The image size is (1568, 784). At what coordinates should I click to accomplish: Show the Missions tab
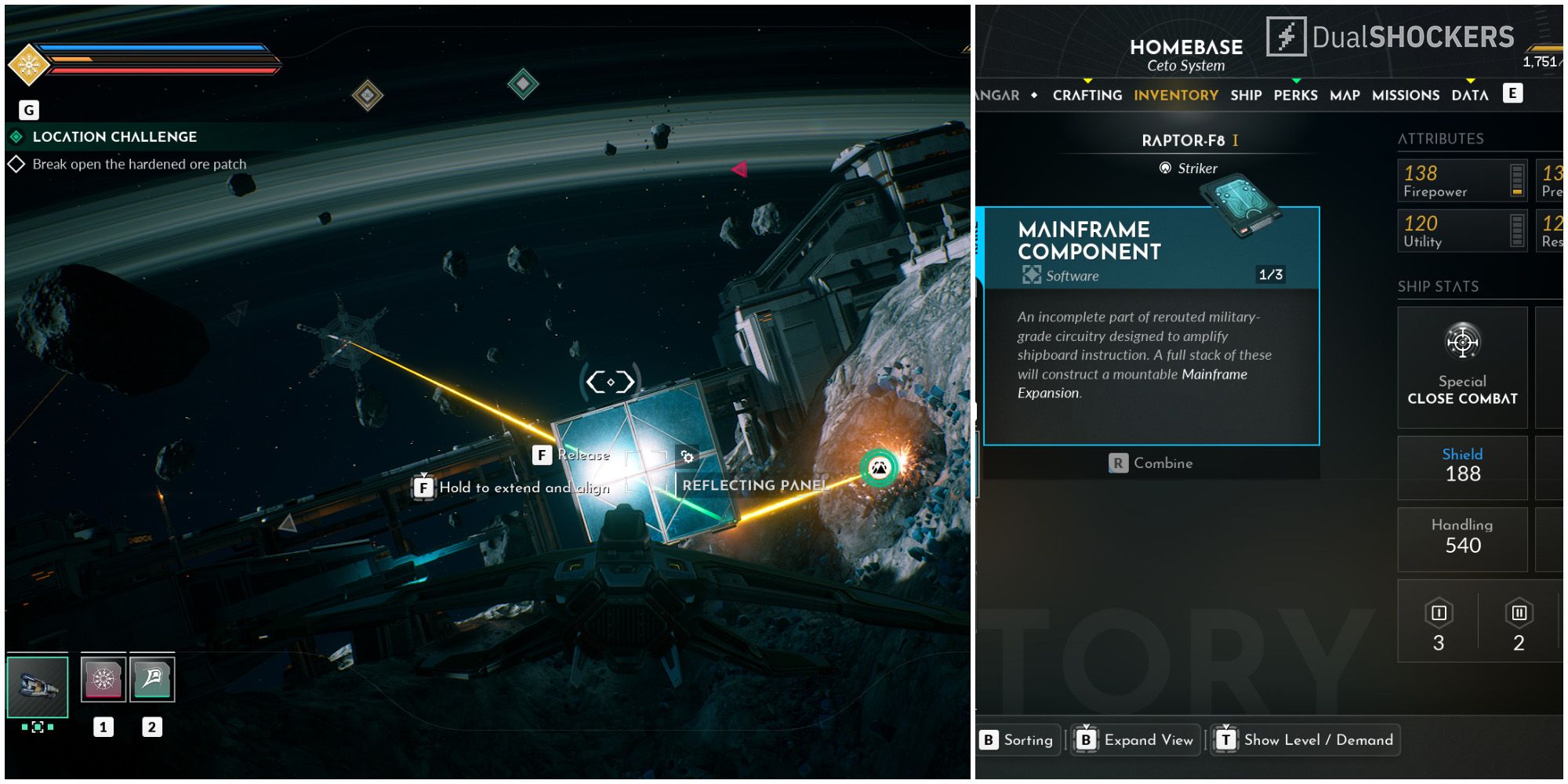coord(1405,95)
